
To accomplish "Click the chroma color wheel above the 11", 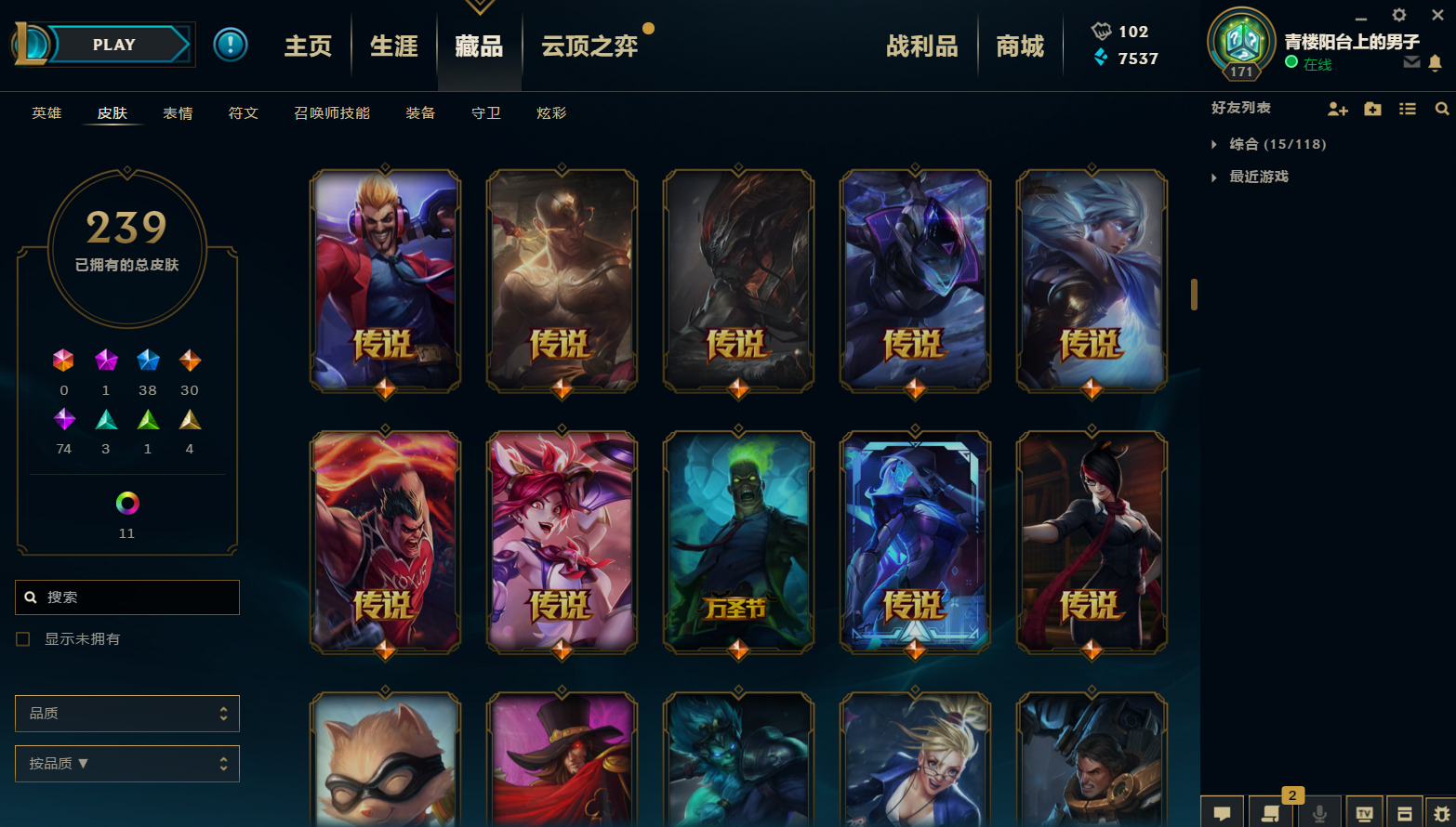I will click(x=126, y=504).
